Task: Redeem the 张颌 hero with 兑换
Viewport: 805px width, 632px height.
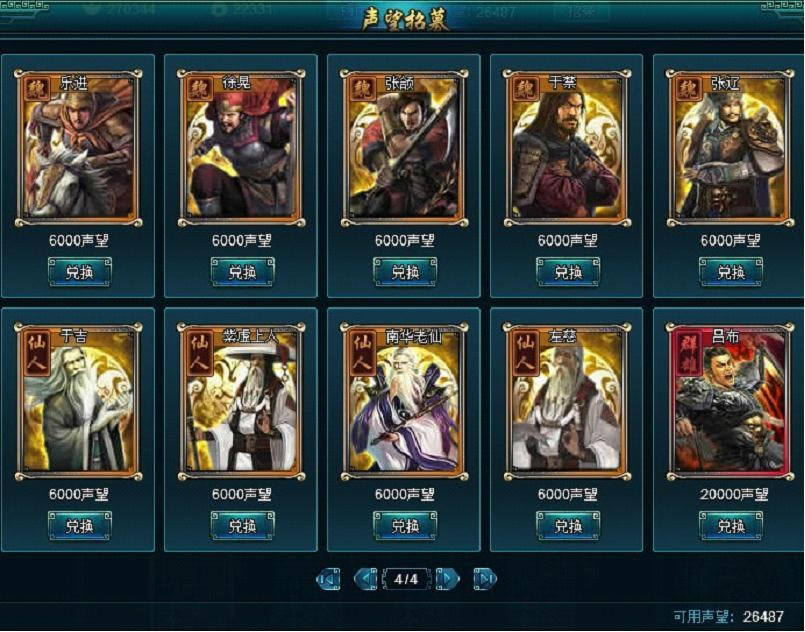Action: pyautogui.click(x=405, y=271)
